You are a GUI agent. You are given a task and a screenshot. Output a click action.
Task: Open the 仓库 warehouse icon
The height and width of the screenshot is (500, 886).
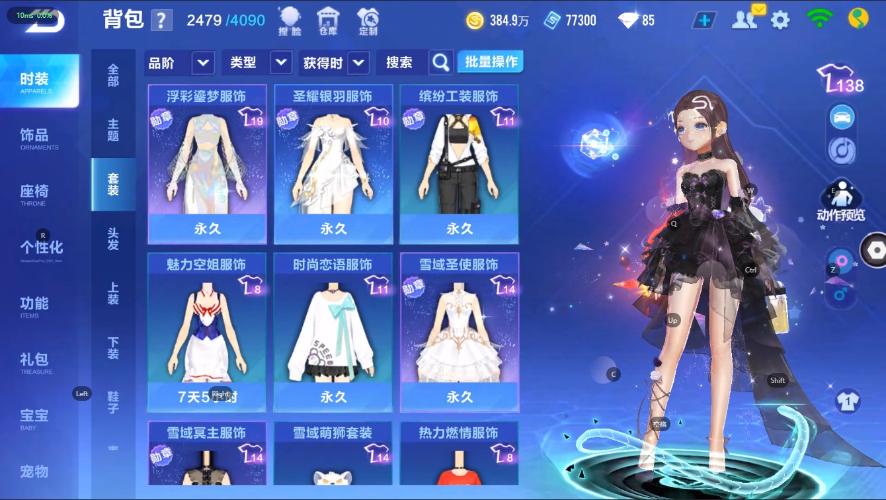[x=327, y=20]
